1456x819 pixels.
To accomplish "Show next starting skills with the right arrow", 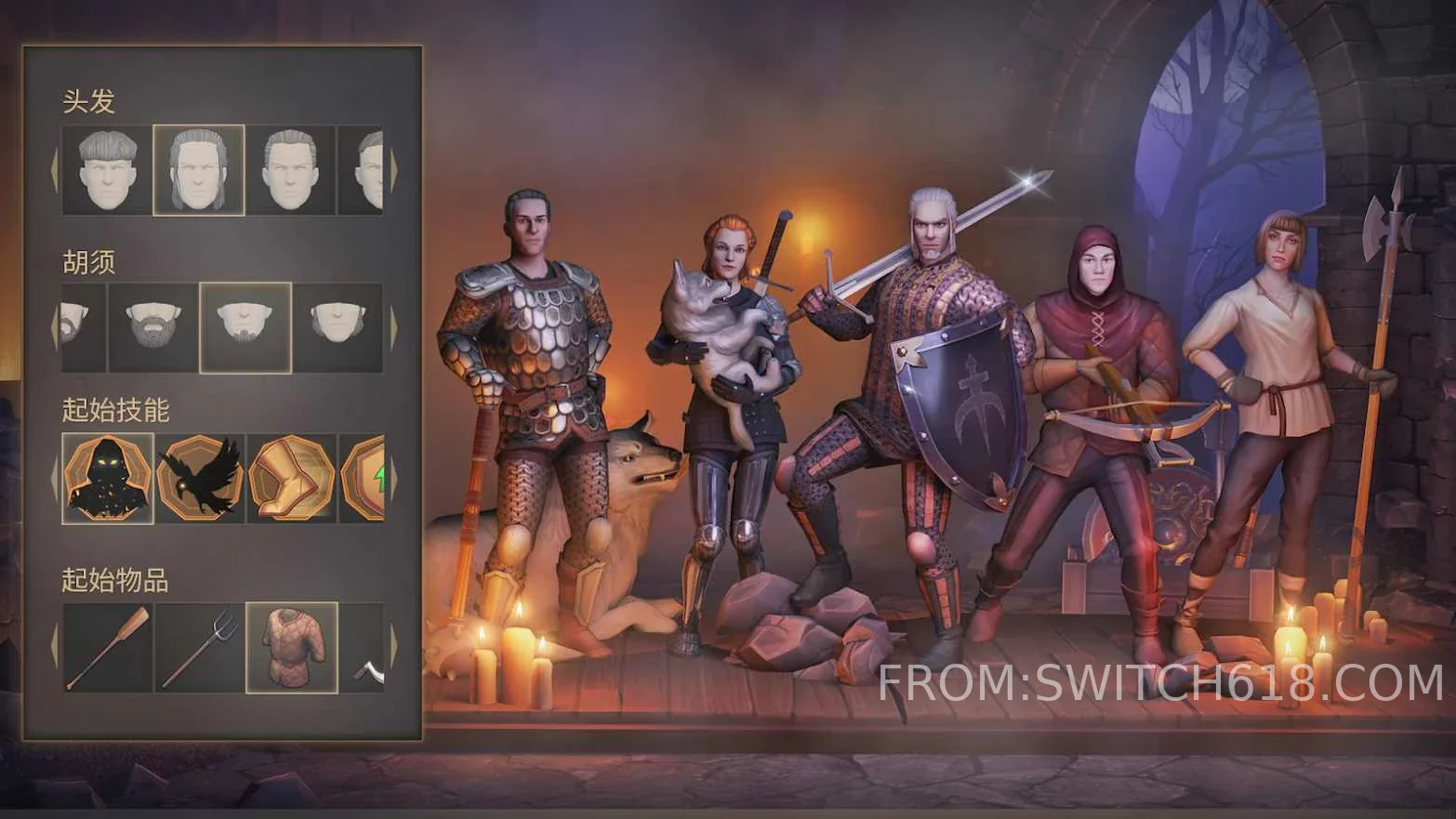I will click(x=393, y=479).
